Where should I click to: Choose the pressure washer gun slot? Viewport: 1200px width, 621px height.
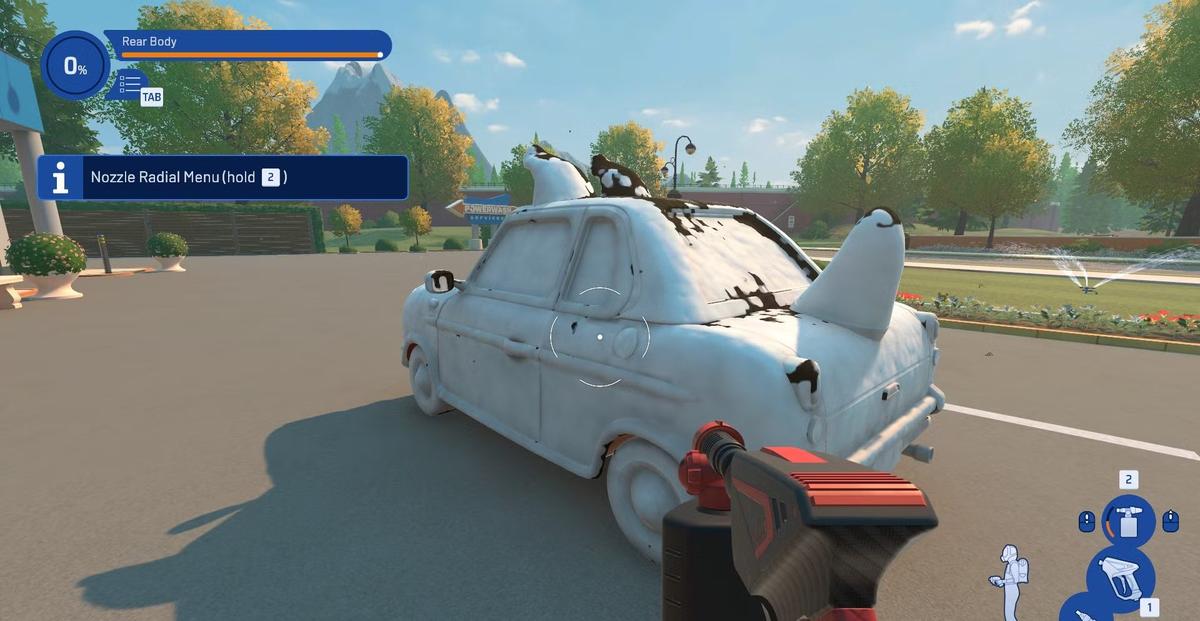[x=1120, y=577]
